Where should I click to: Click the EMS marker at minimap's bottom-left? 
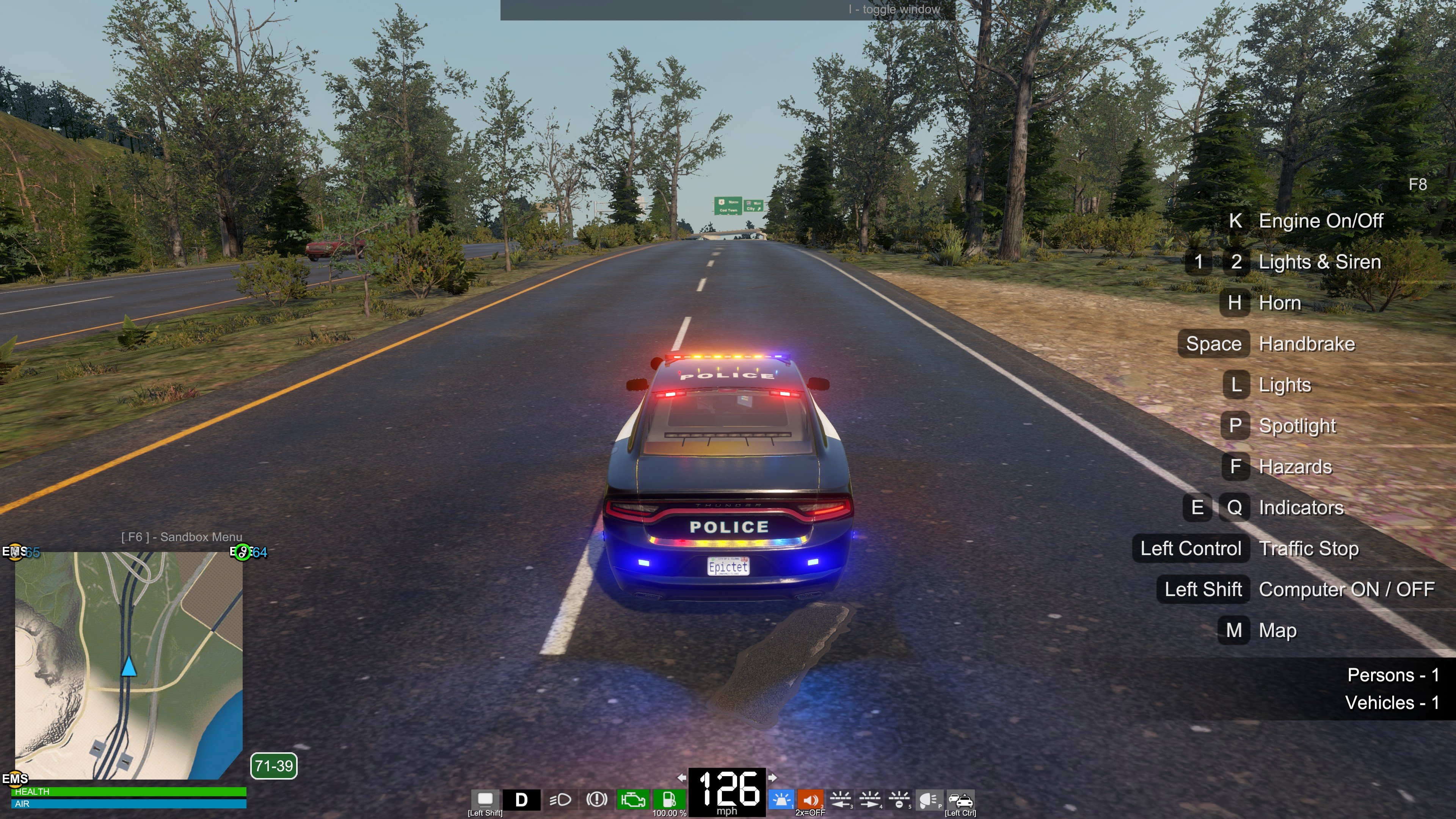[15, 778]
